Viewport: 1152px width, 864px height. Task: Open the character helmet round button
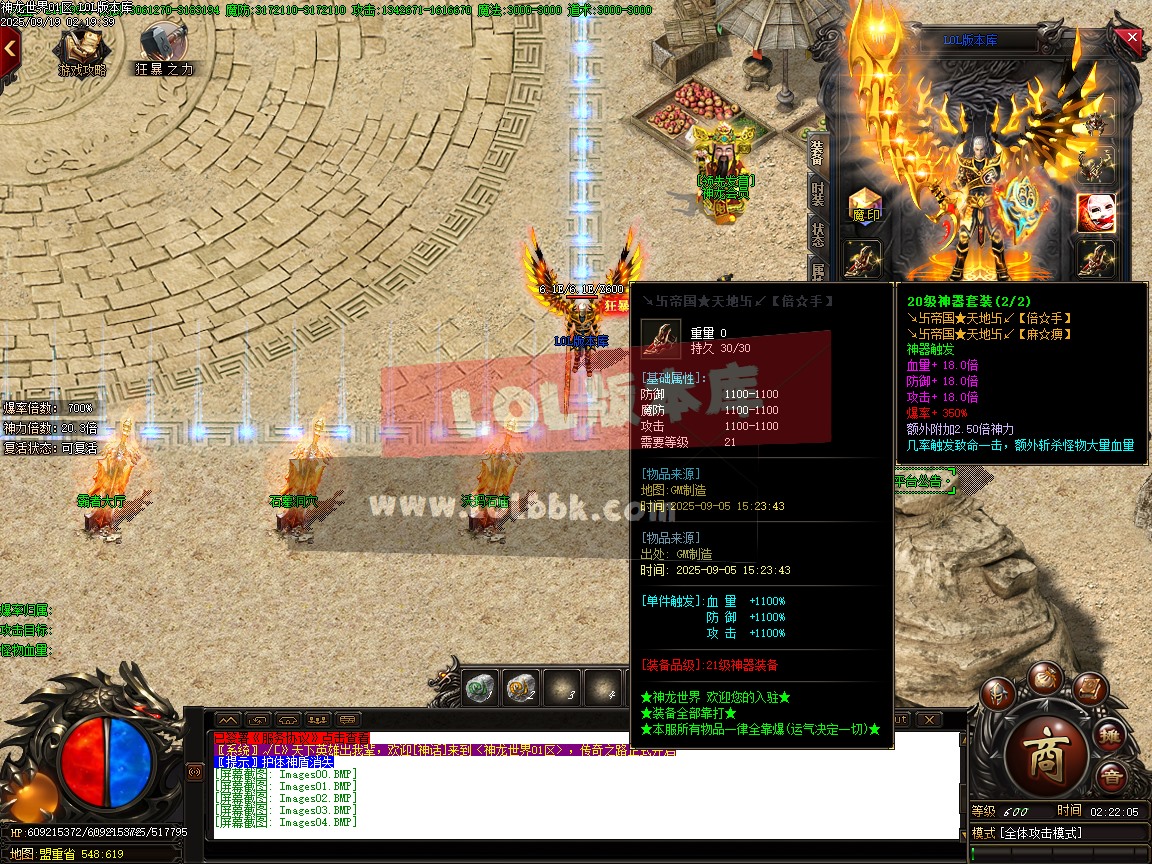click(997, 692)
